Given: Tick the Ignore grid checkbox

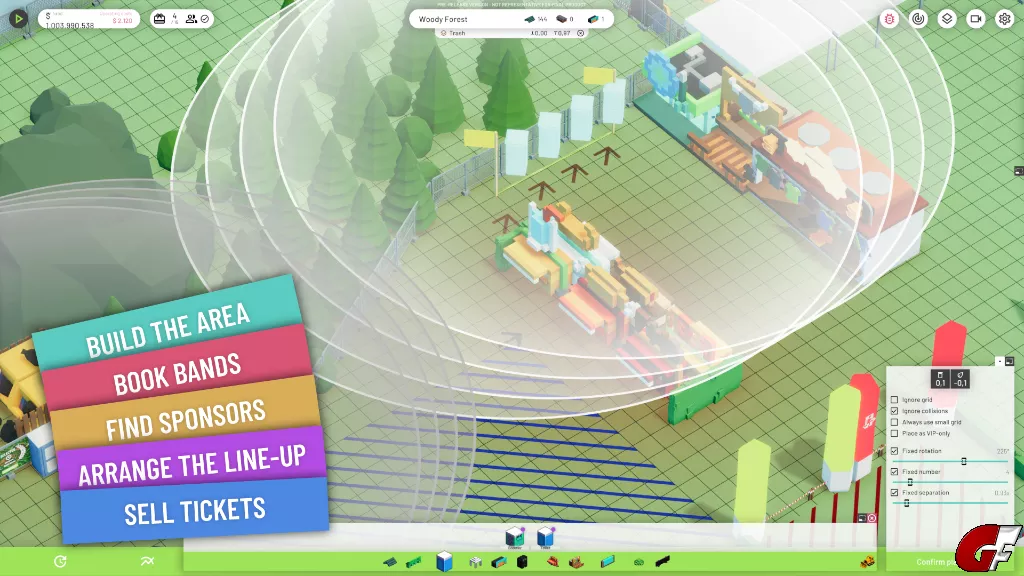Looking at the screenshot, I should tap(894, 400).
